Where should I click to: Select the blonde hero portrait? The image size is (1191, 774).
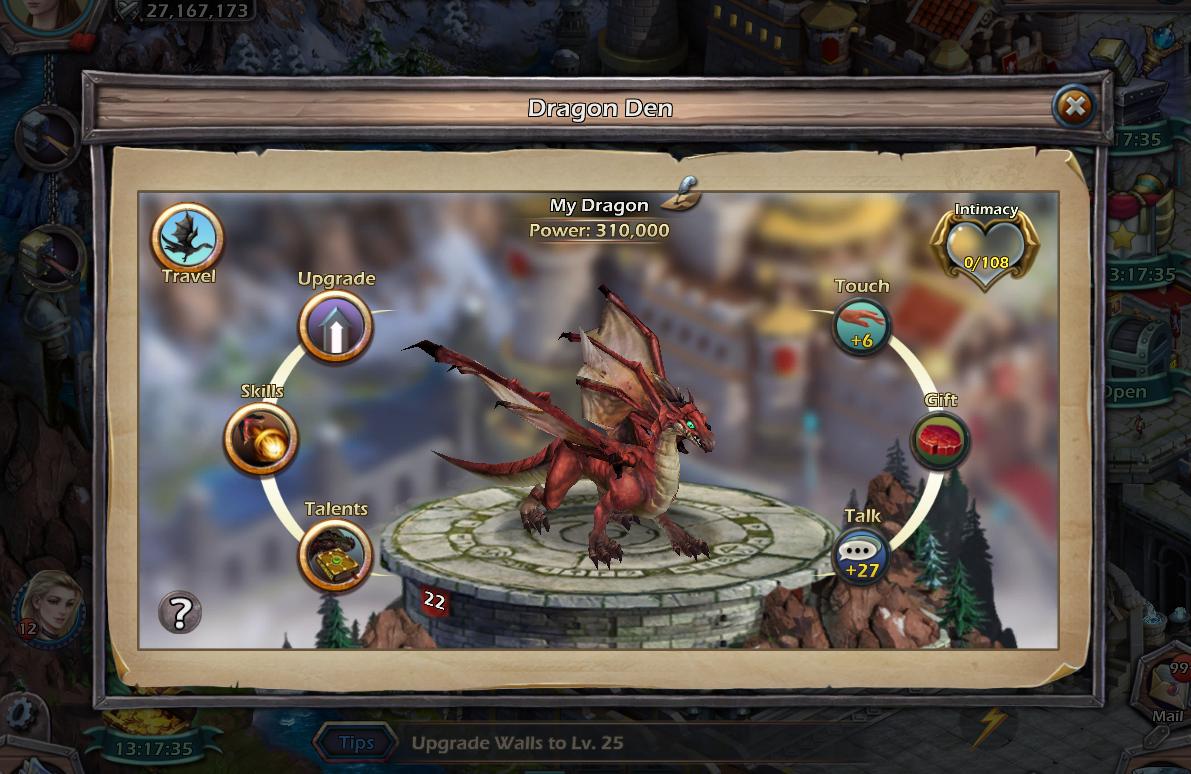coord(48,607)
